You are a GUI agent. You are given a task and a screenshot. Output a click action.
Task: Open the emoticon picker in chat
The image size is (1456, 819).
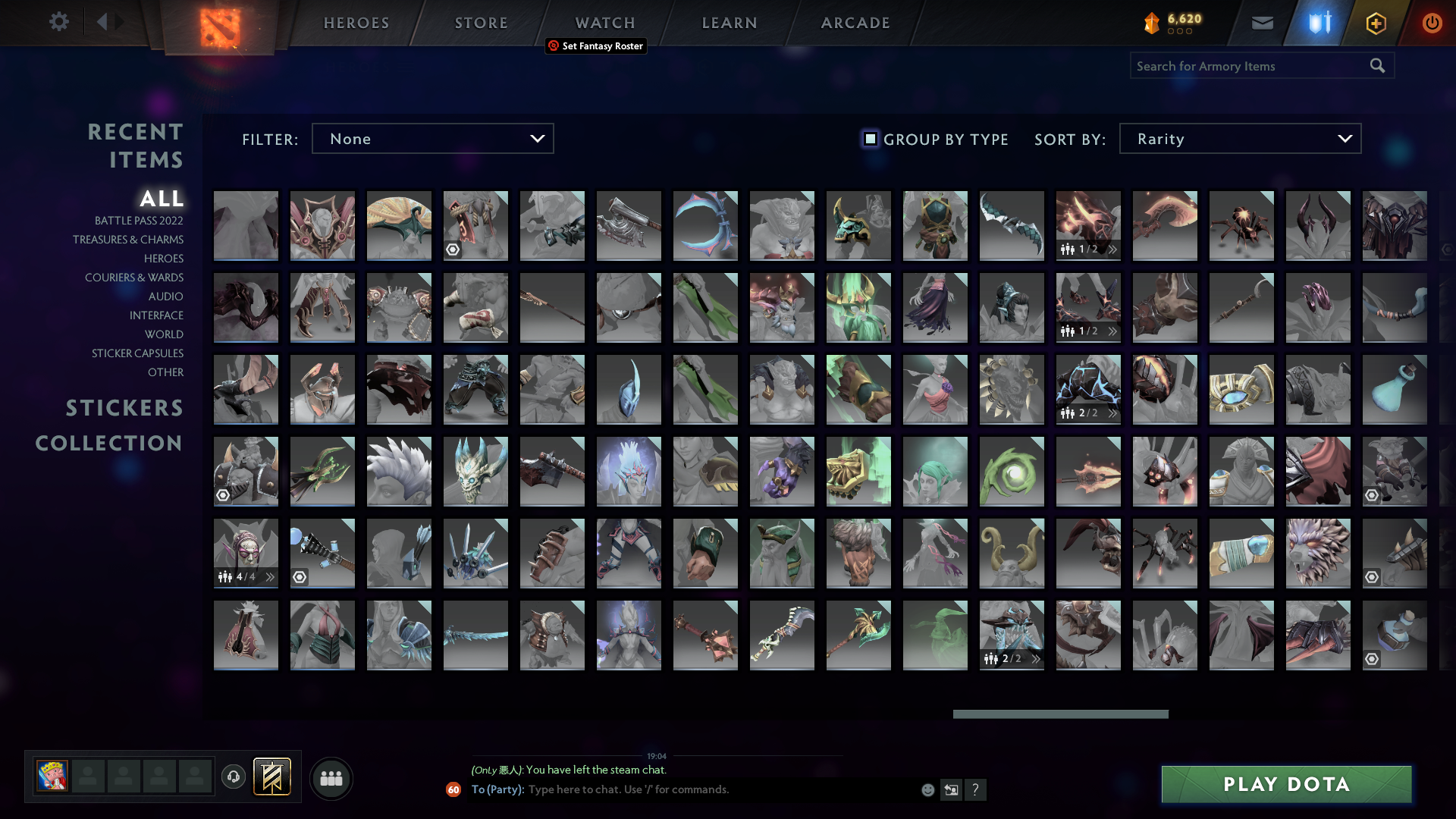(x=927, y=789)
